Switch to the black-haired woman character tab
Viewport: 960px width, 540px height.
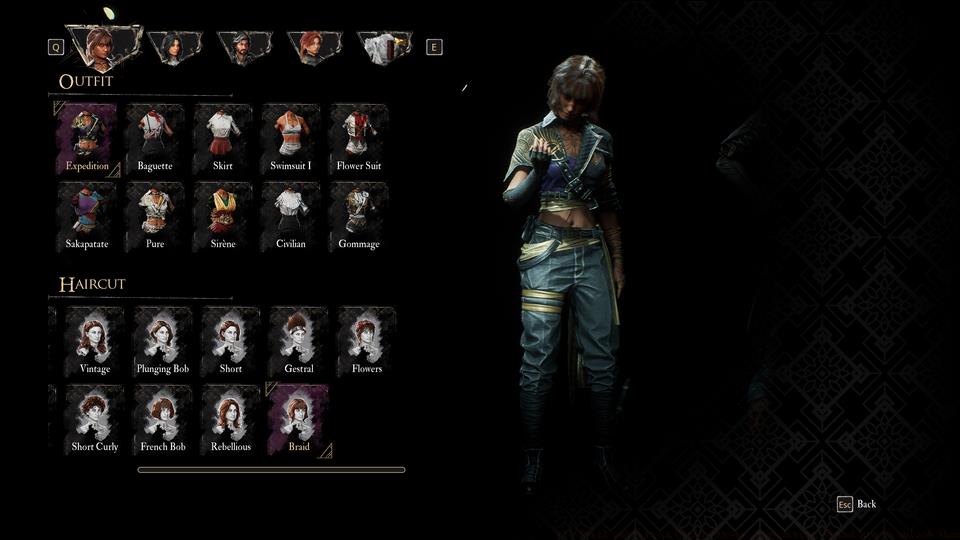(x=175, y=47)
